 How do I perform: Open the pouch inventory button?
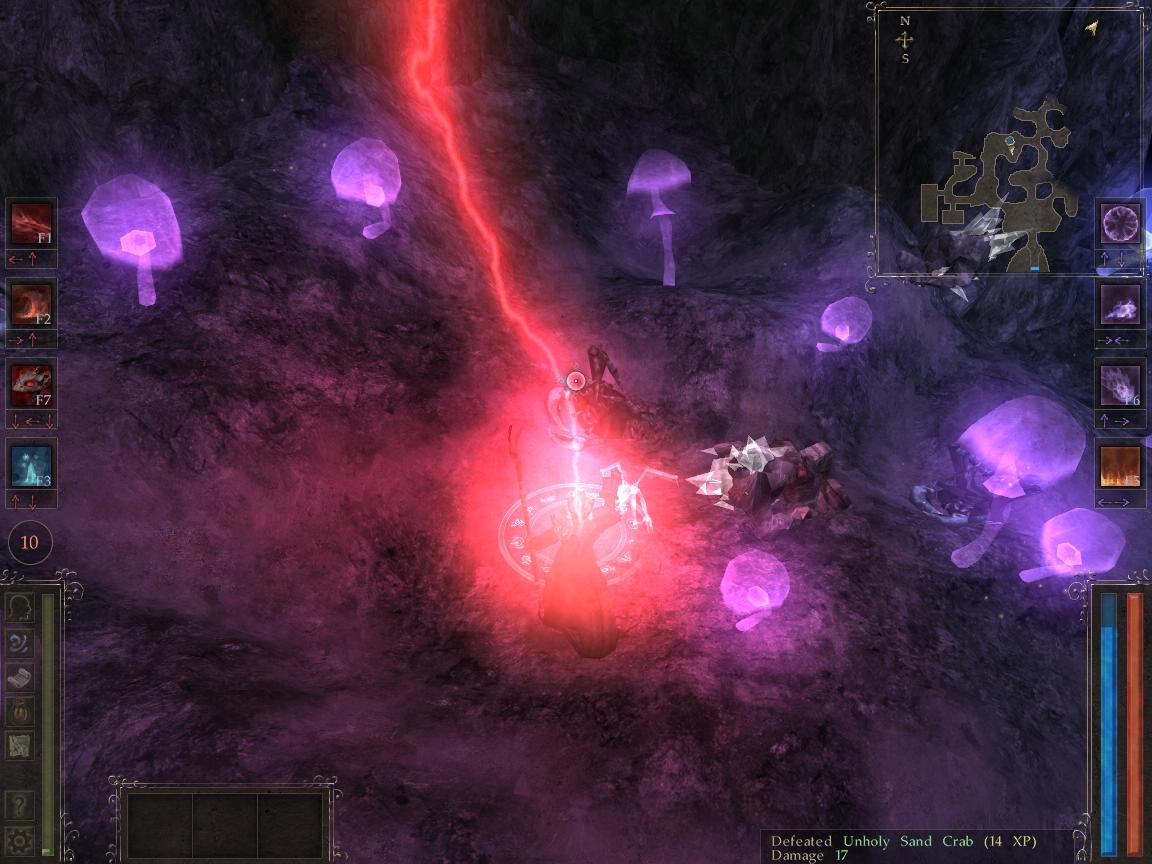pos(21,710)
